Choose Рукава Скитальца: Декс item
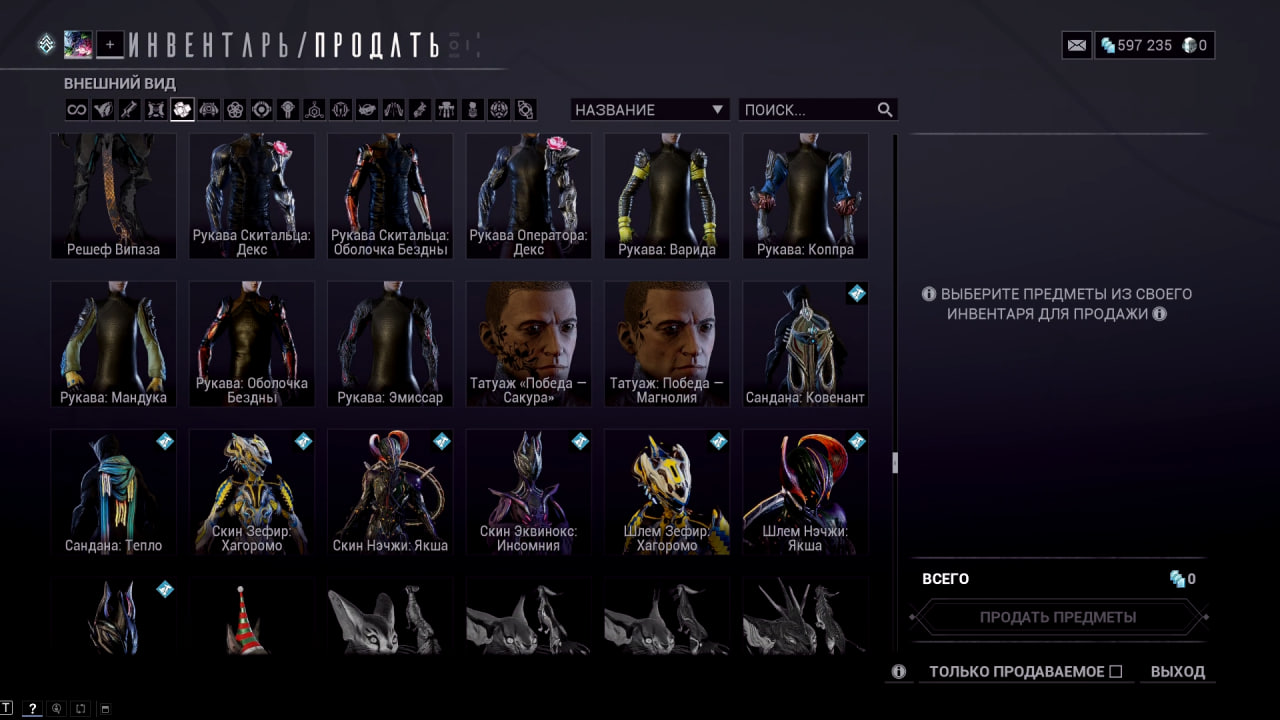The height and width of the screenshot is (720, 1280). pos(252,196)
